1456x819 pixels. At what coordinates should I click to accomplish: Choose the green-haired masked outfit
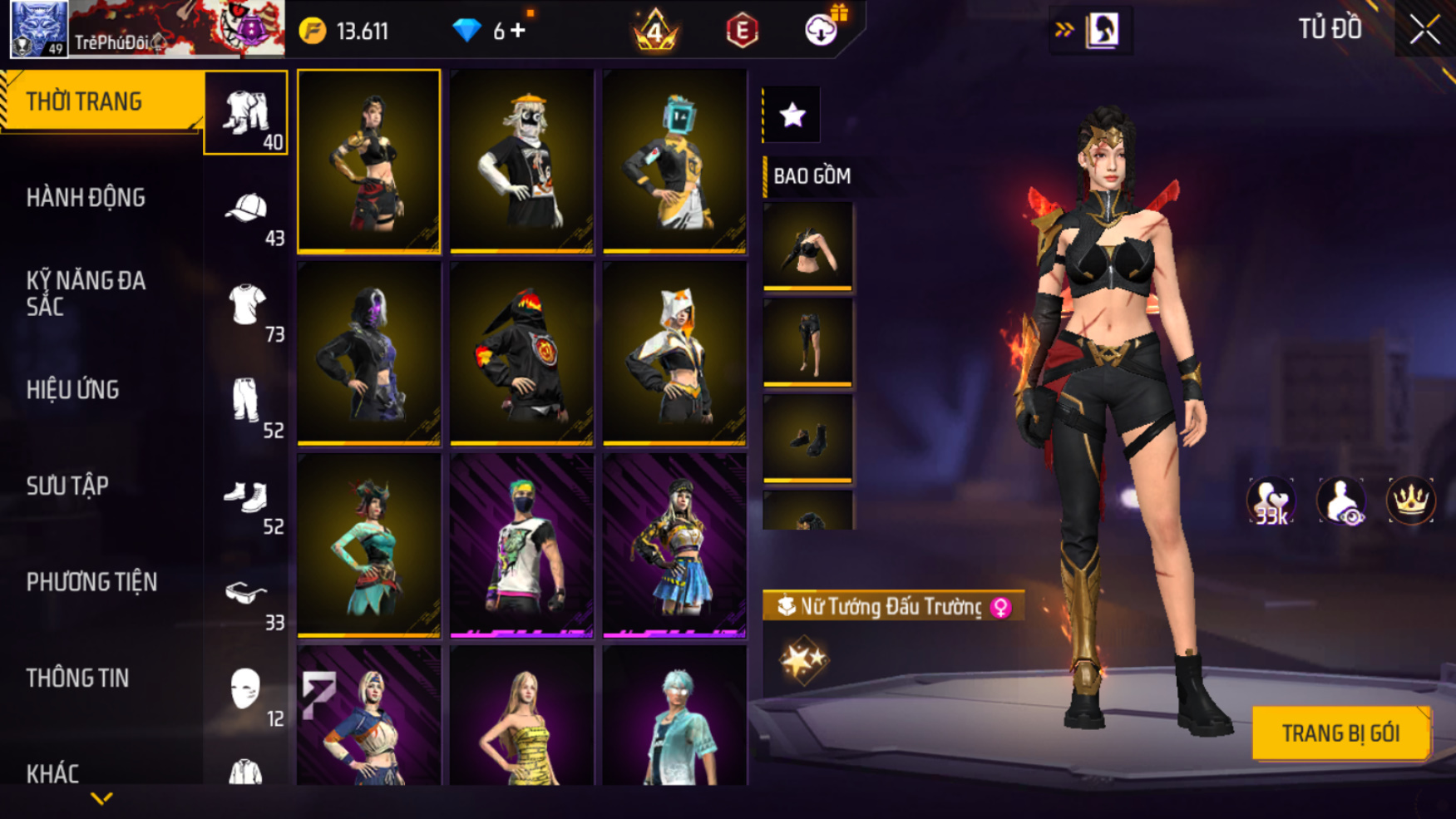[521, 545]
